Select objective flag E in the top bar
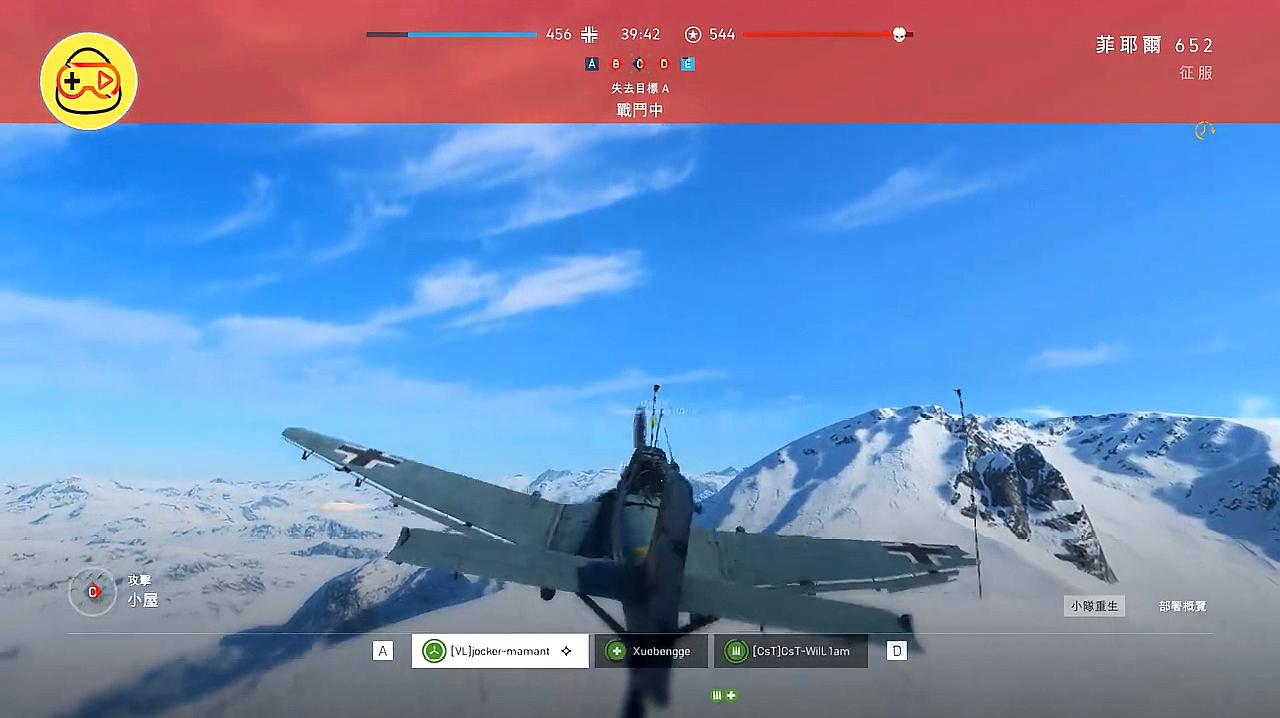This screenshot has width=1280, height=718. 688,64
